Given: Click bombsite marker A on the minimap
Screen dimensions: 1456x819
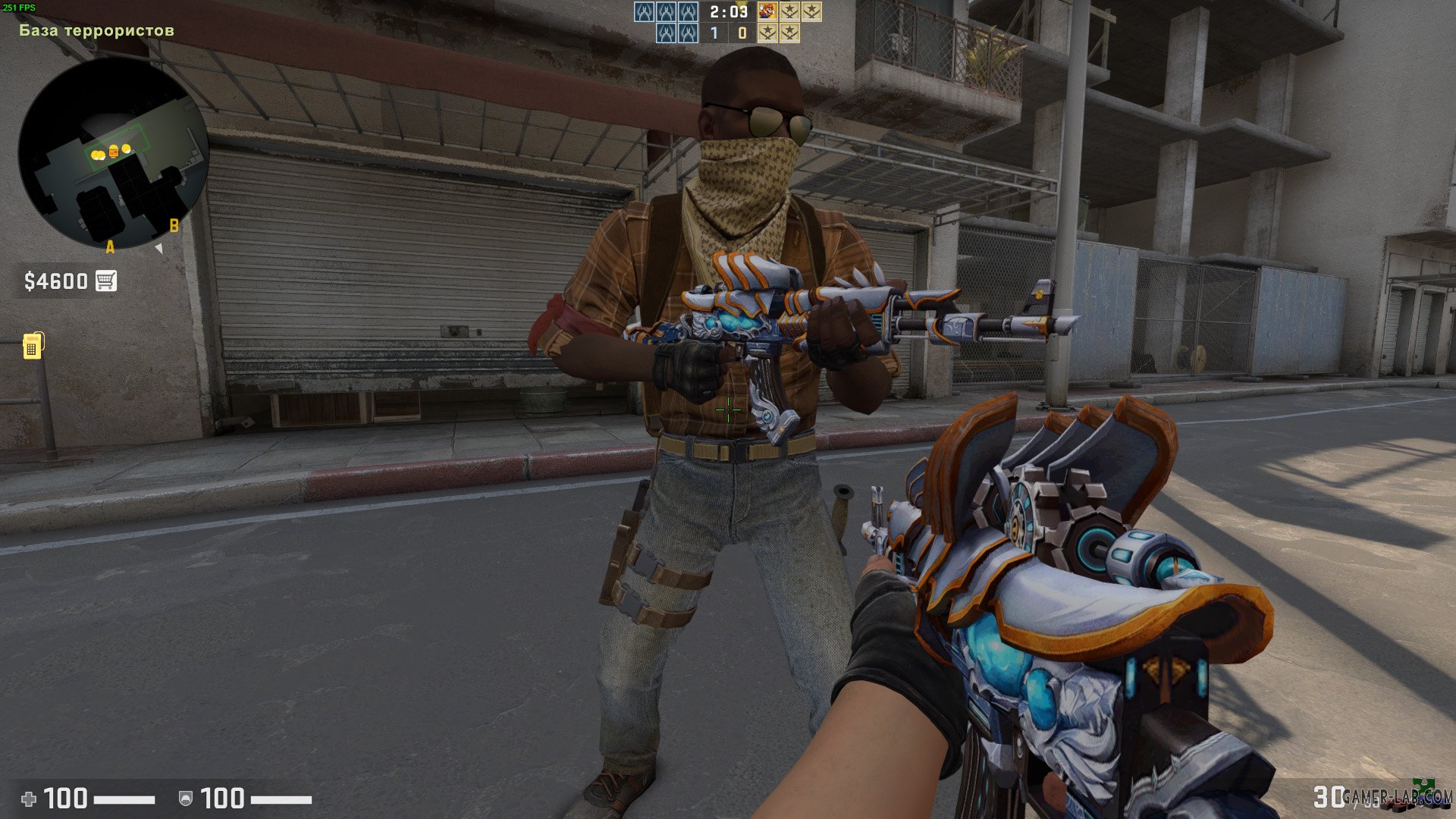Looking at the screenshot, I should 110,247.
